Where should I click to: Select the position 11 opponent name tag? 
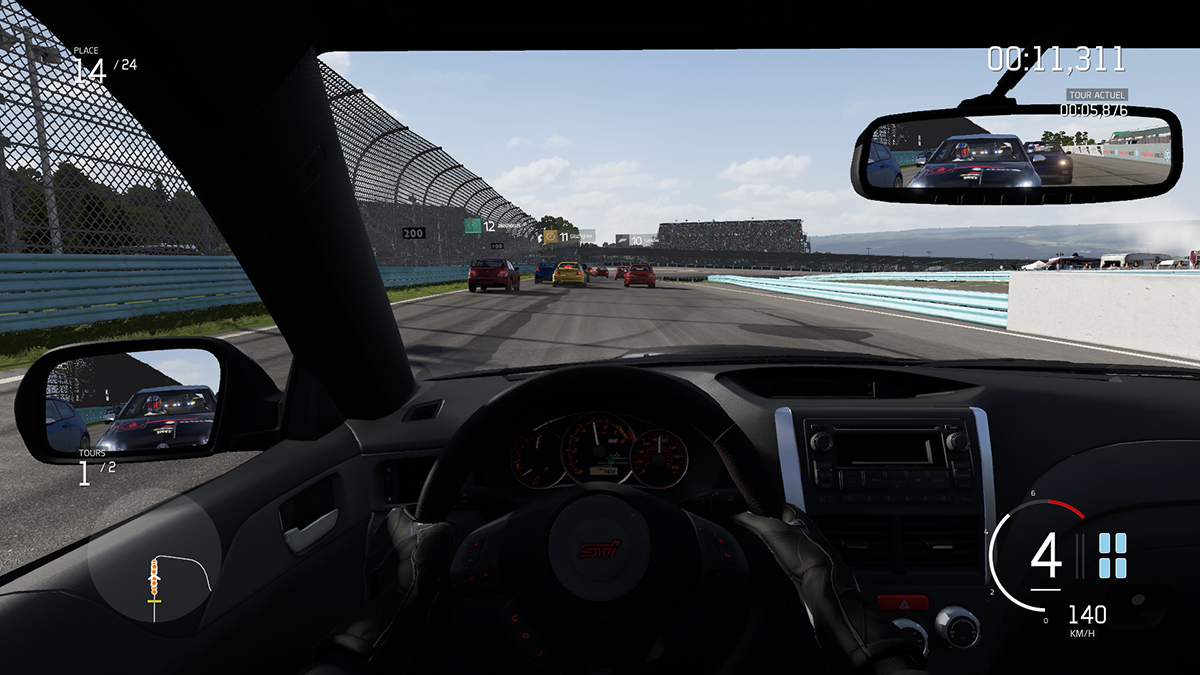click(x=567, y=237)
